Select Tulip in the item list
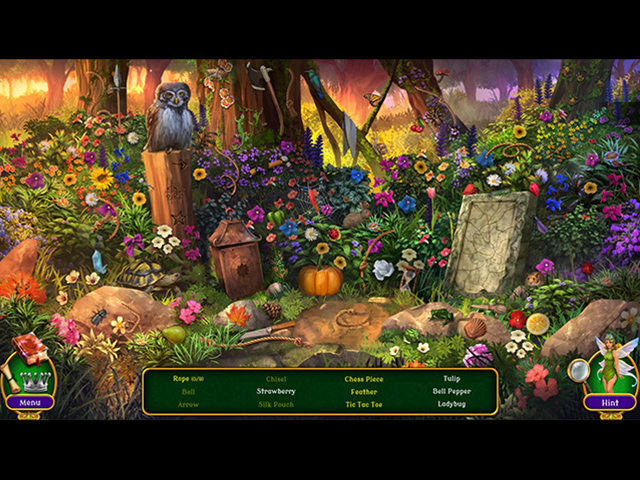Image resolution: width=640 pixels, height=480 pixels. [451, 379]
